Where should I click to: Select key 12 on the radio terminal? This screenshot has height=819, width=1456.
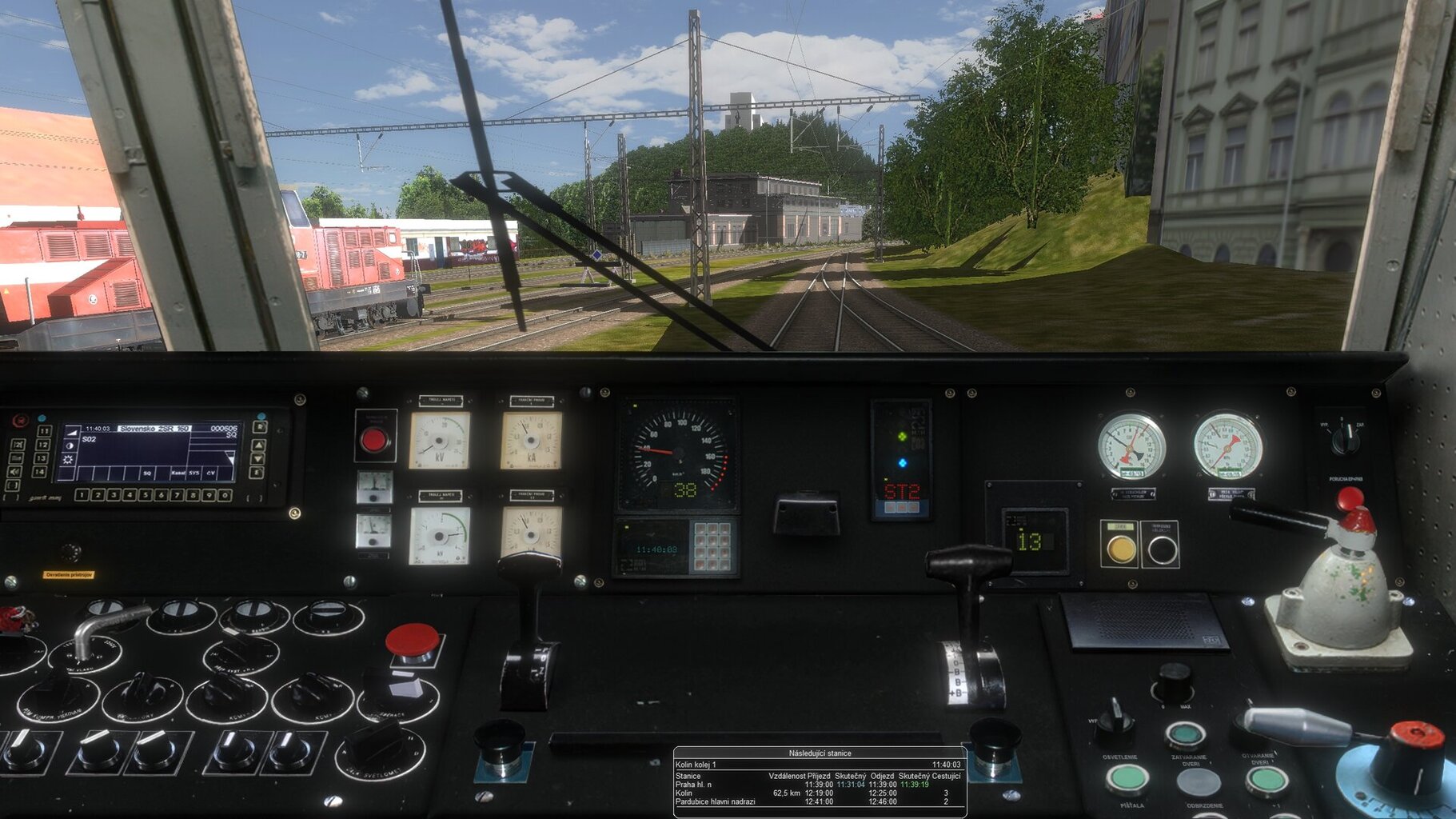(x=43, y=445)
